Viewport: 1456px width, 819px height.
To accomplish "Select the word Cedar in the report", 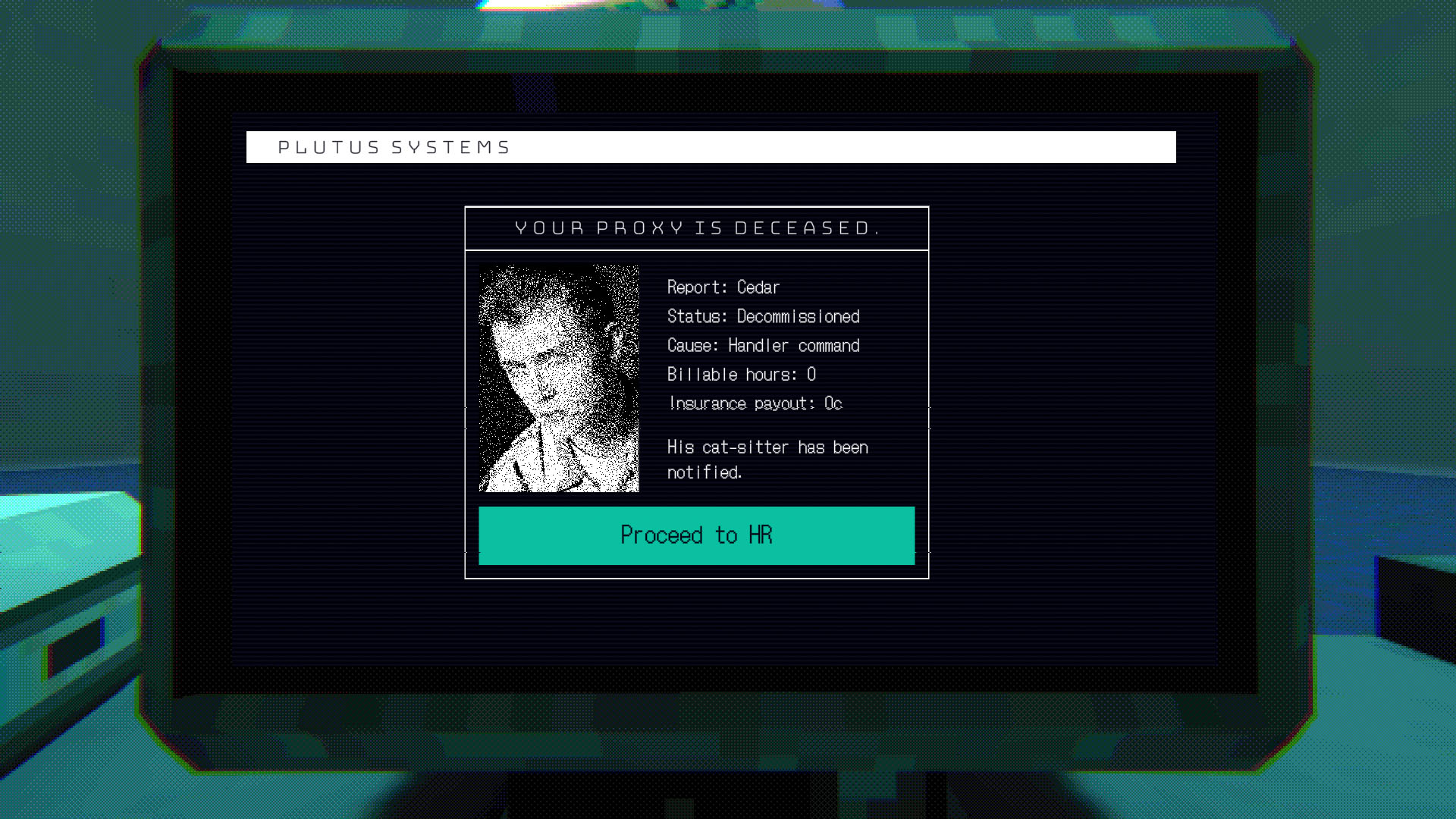I will point(758,287).
